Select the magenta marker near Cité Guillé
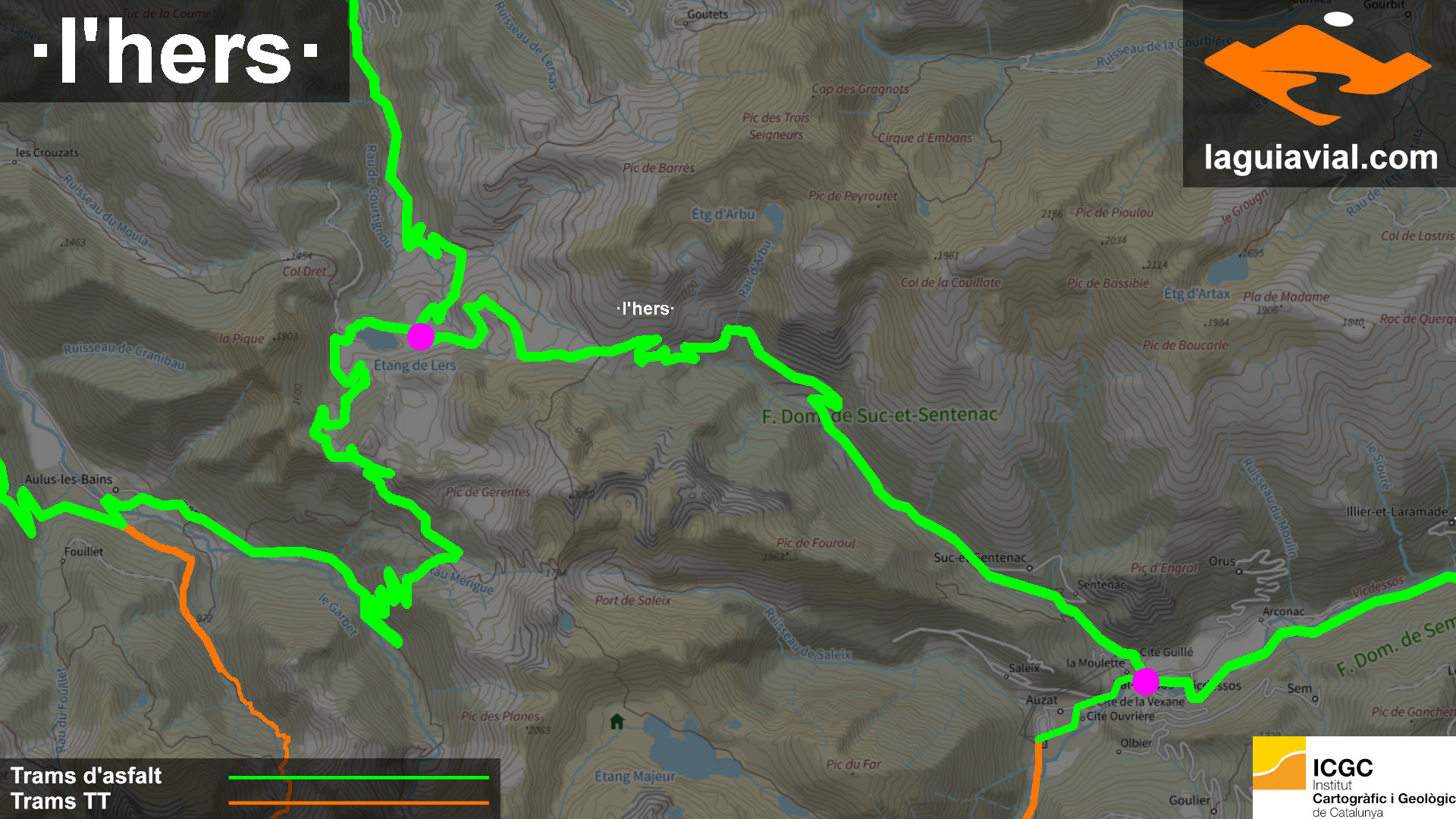The height and width of the screenshot is (819, 1456). 1146,682
